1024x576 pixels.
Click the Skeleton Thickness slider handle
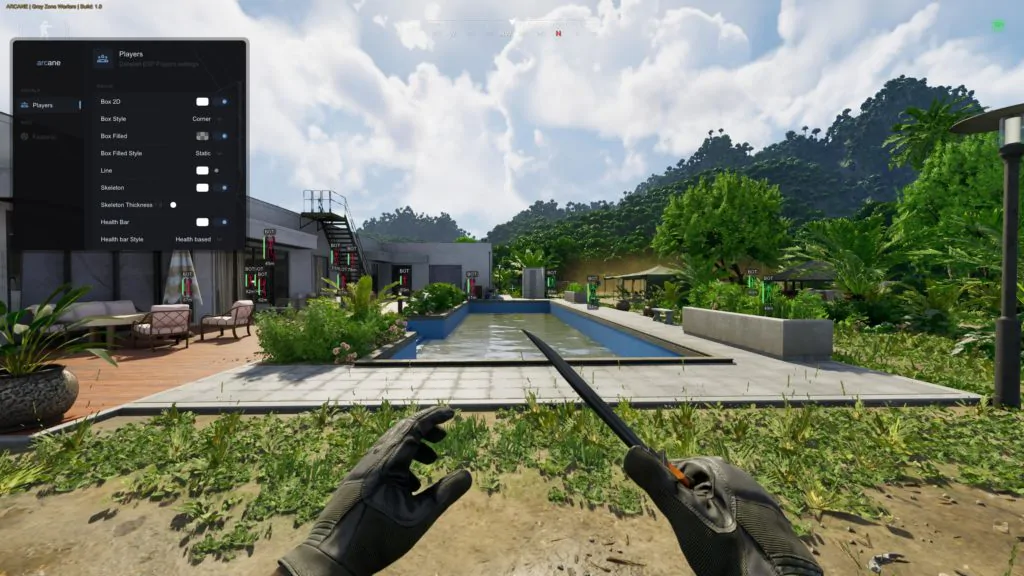click(x=173, y=205)
